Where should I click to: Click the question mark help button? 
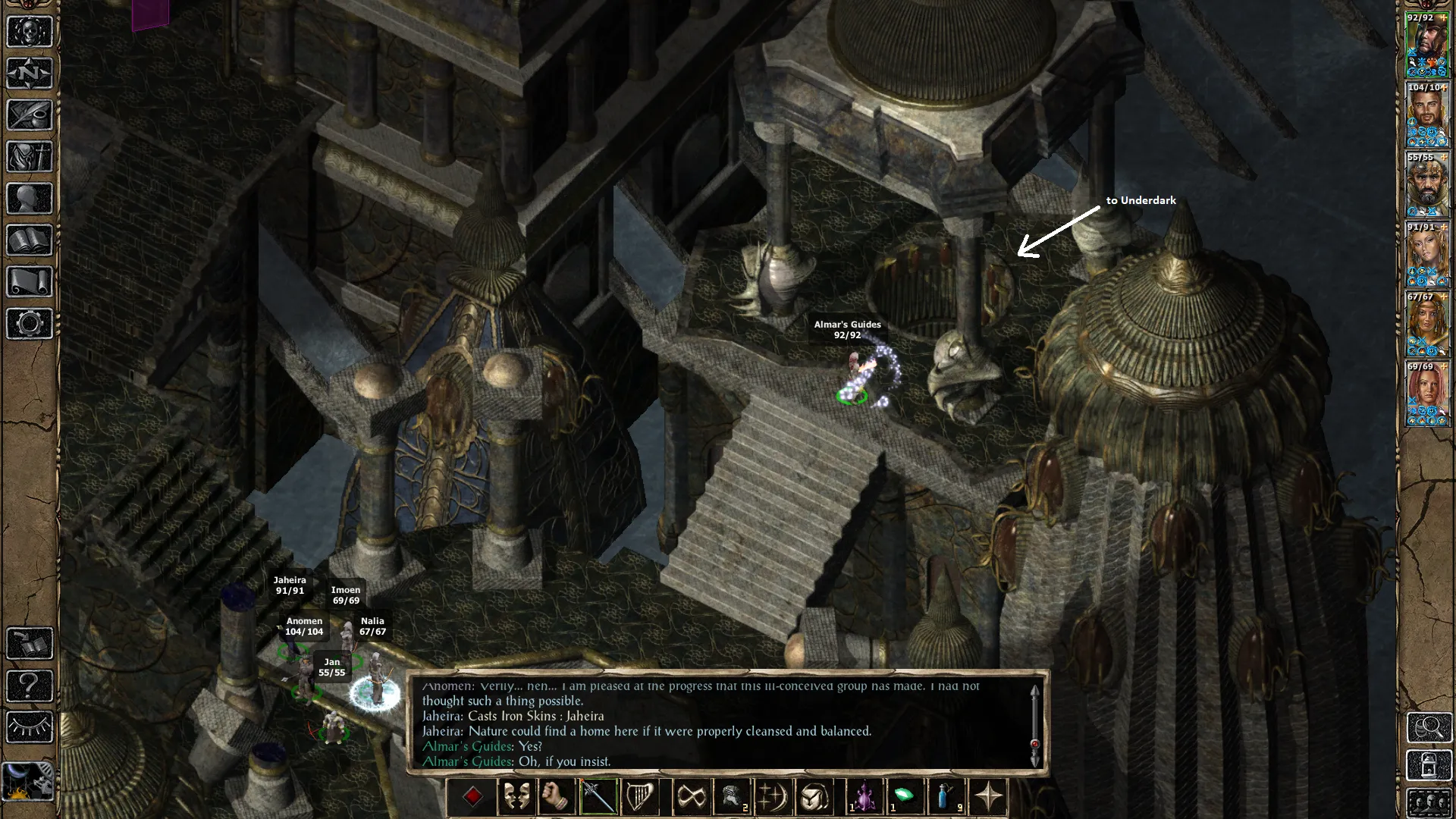tap(30, 686)
